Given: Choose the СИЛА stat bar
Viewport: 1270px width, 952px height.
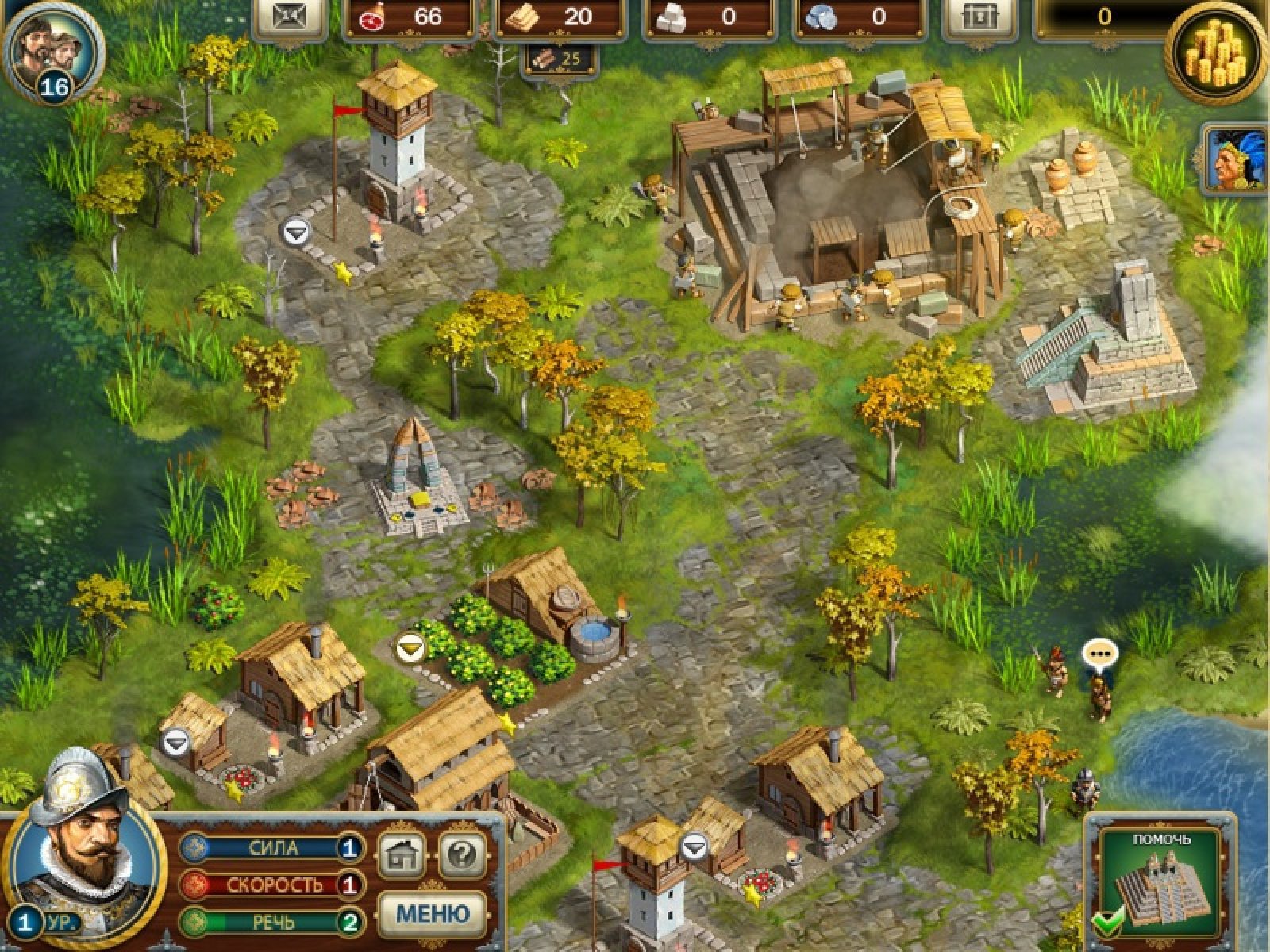Looking at the screenshot, I should tap(271, 848).
